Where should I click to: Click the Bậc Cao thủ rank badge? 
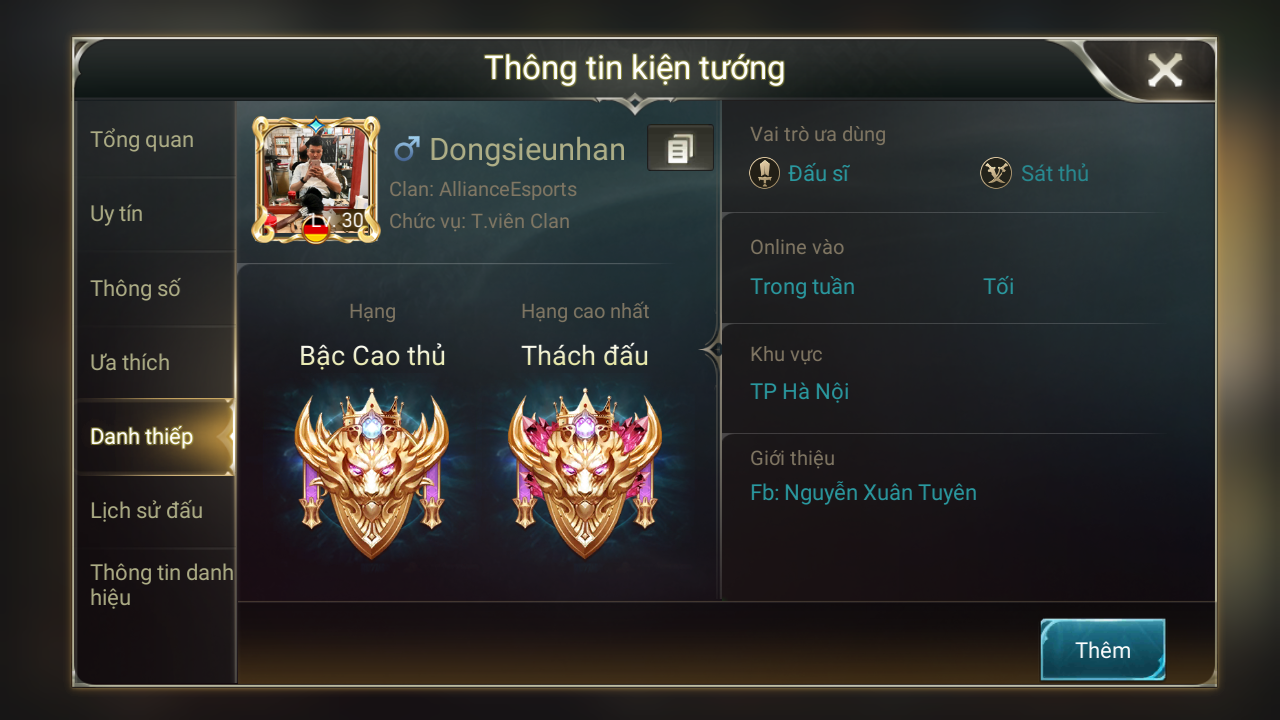click(x=371, y=470)
